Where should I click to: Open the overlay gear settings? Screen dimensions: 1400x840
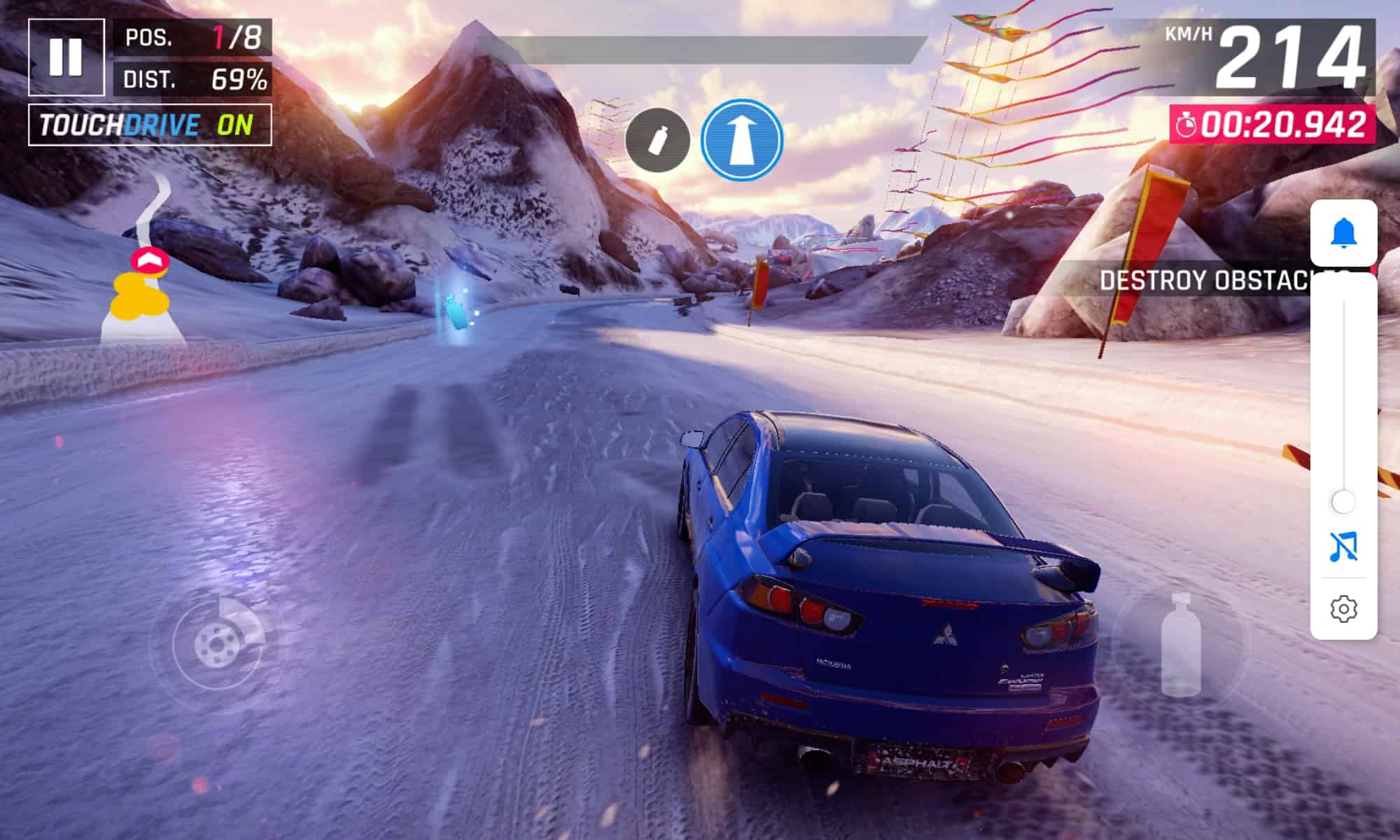pos(1343,609)
